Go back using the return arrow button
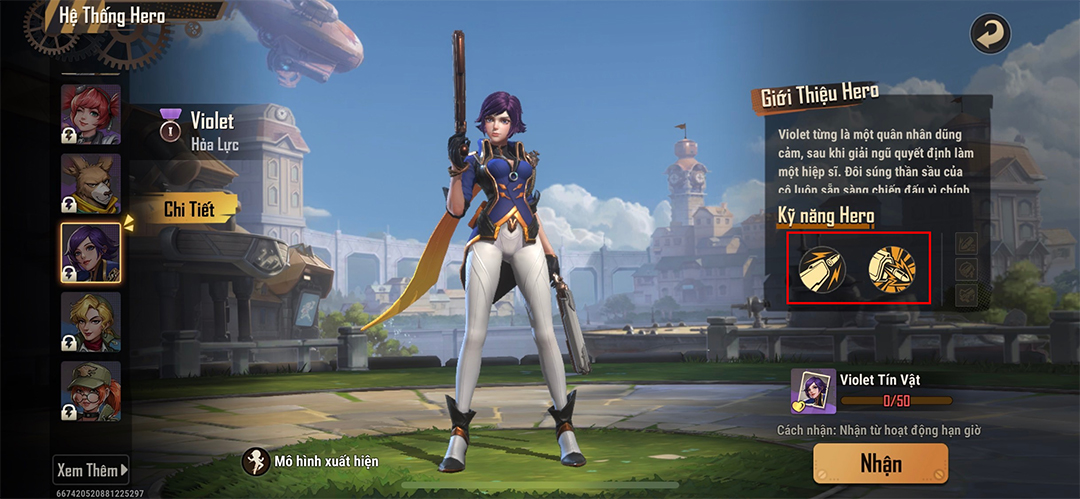The width and height of the screenshot is (1080, 499). point(990,34)
